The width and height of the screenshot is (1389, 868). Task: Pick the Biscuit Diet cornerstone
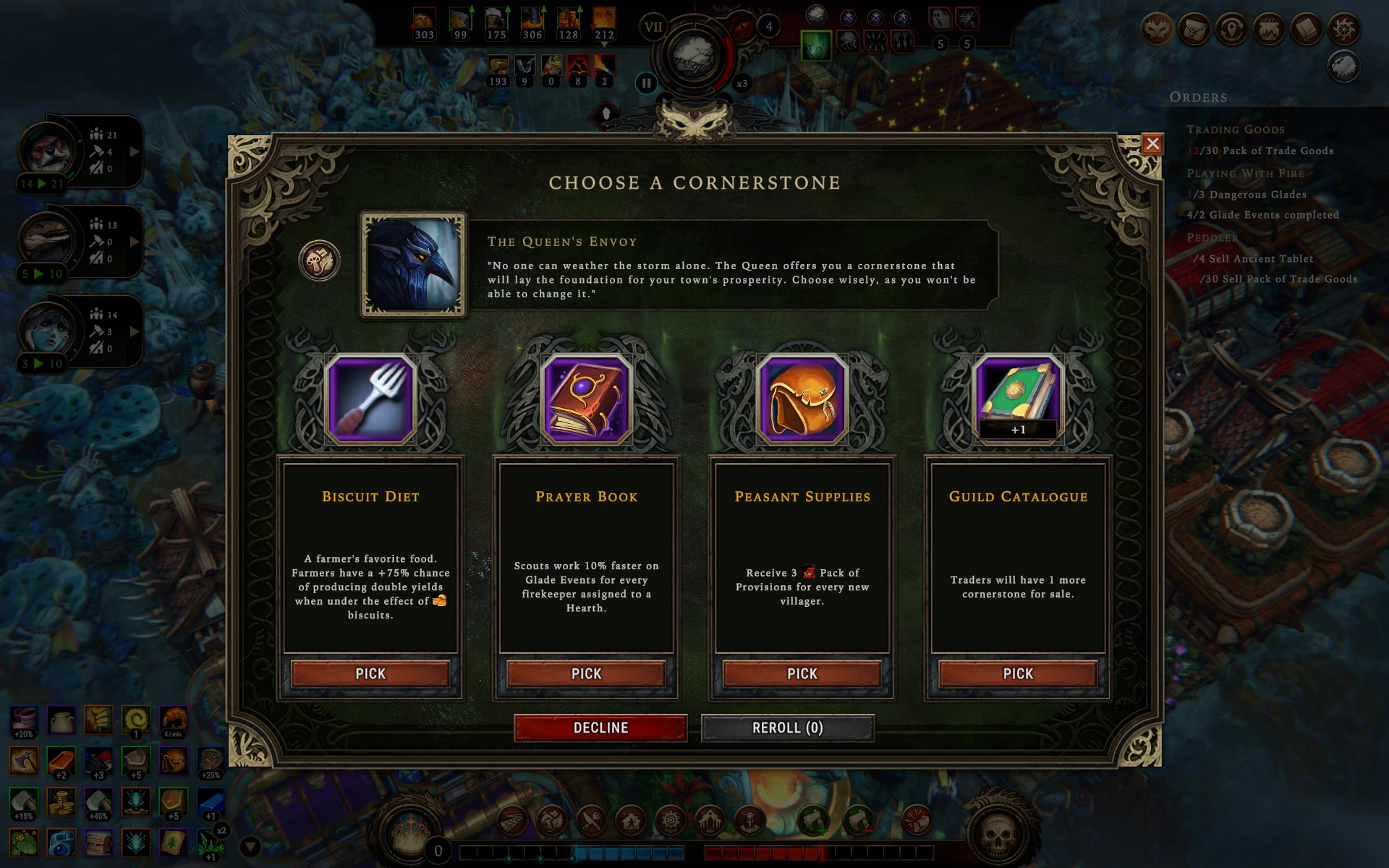(x=370, y=673)
